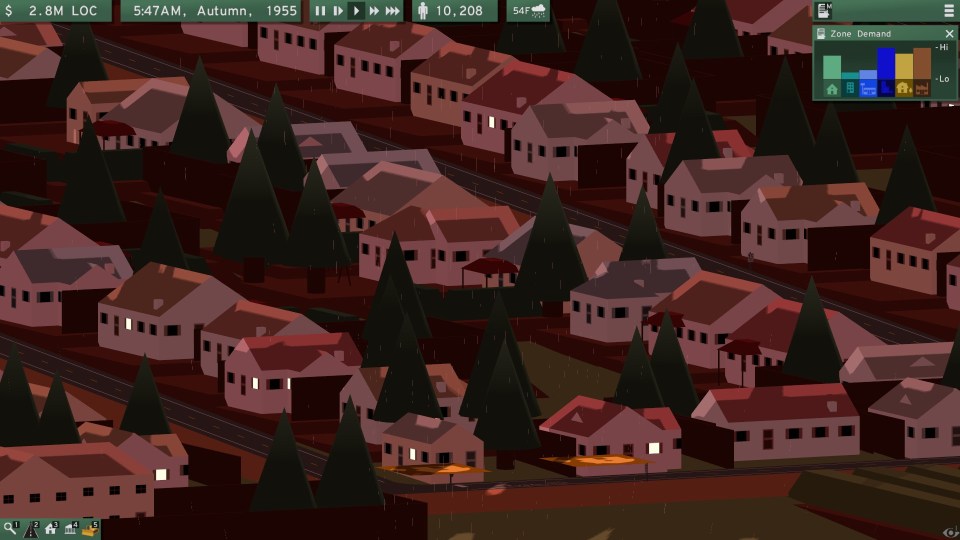The width and height of the screenshot is (960, 540).
Task: Select normal play speed
Action: point(356,11)
